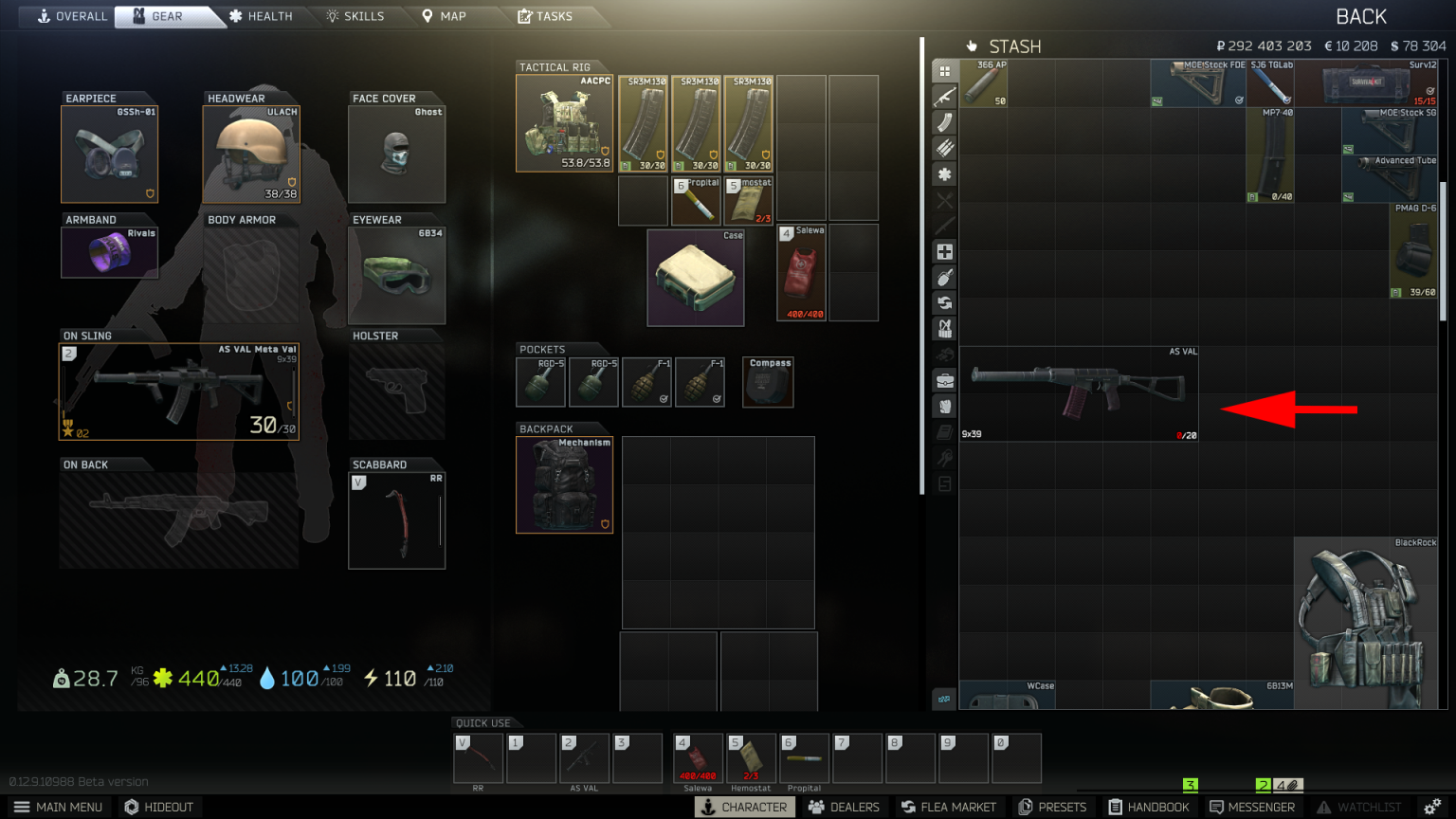Toggle the special equipment star filter
This screenshot has height=819, width=1456.
point(944,174)
